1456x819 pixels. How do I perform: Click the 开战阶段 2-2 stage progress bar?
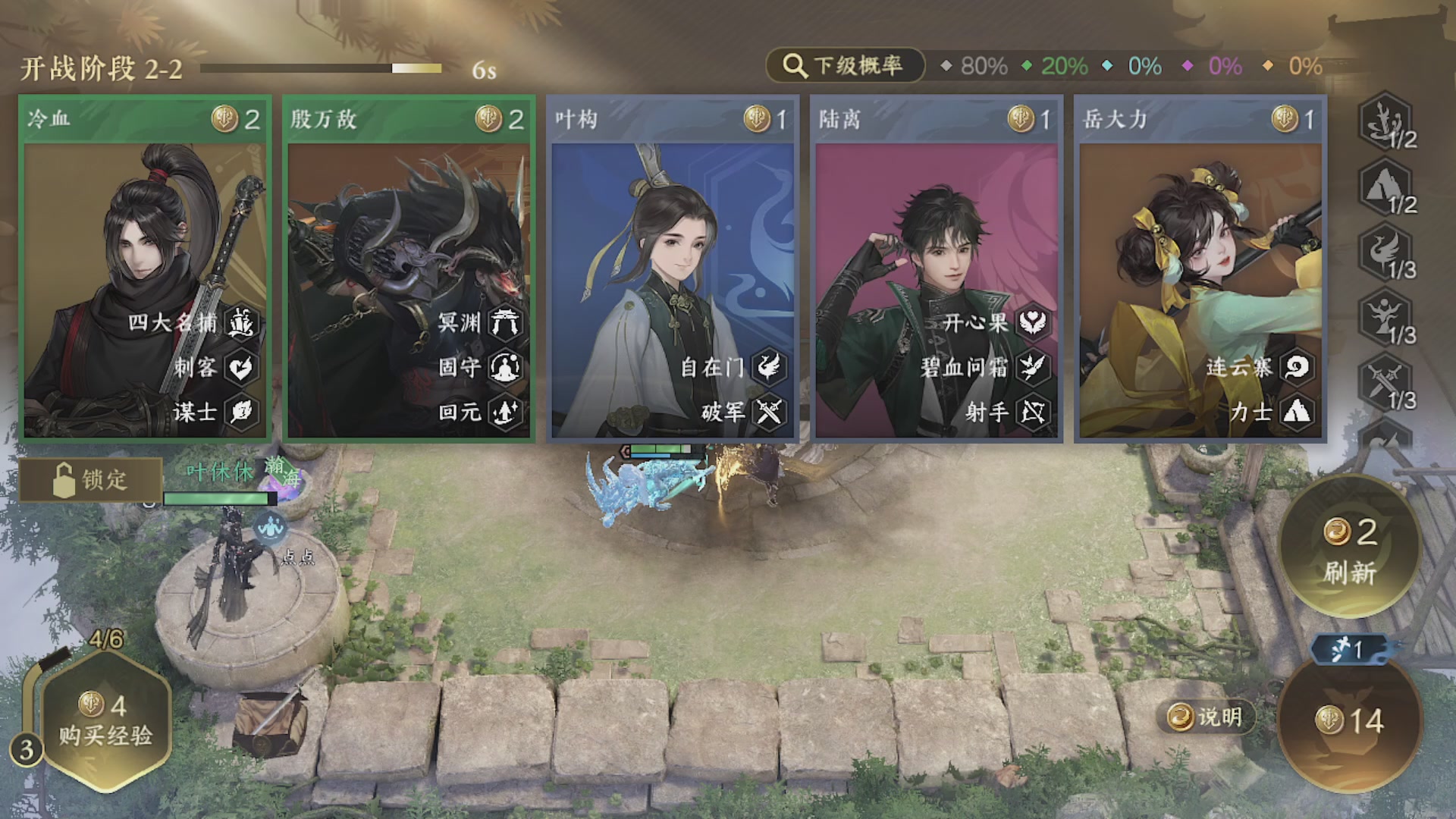(322, 68)
